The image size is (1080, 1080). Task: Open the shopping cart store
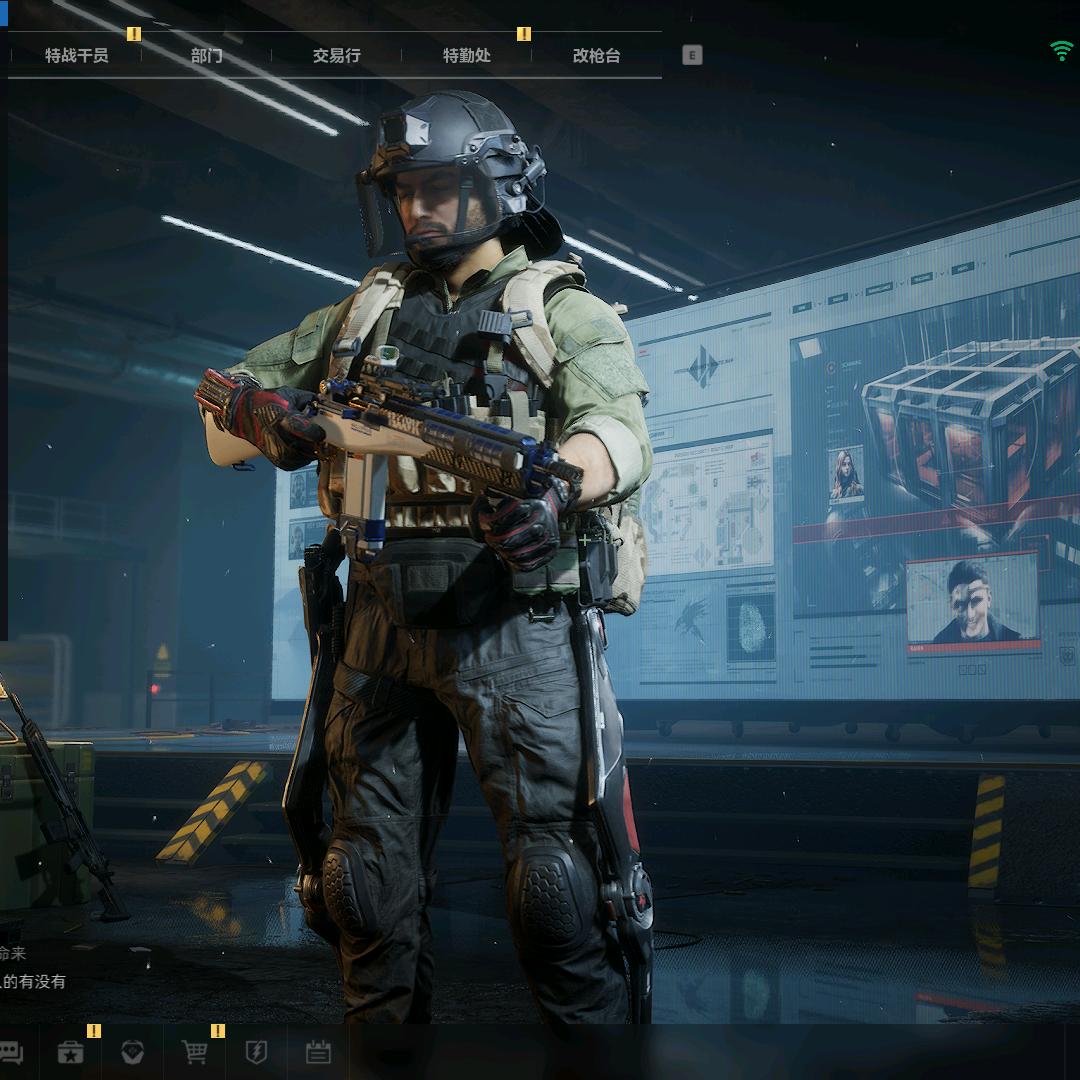pos(194,1052)
